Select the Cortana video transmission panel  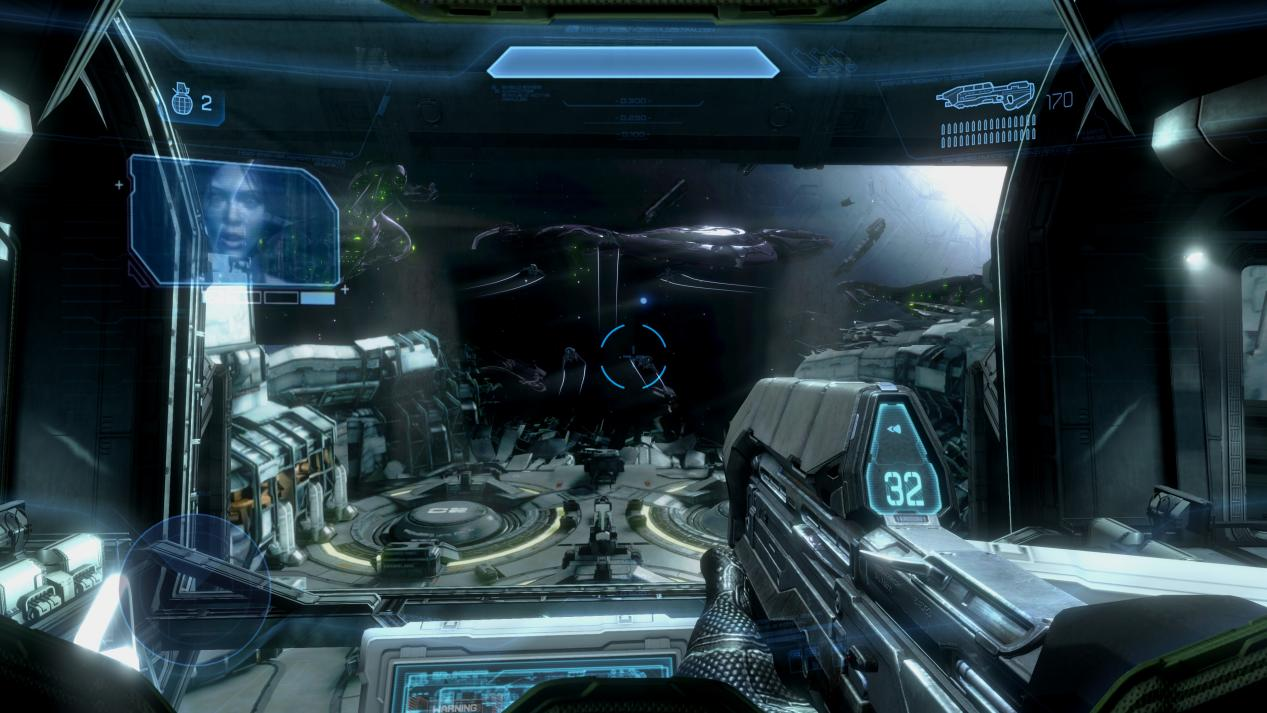pos(236,221)
